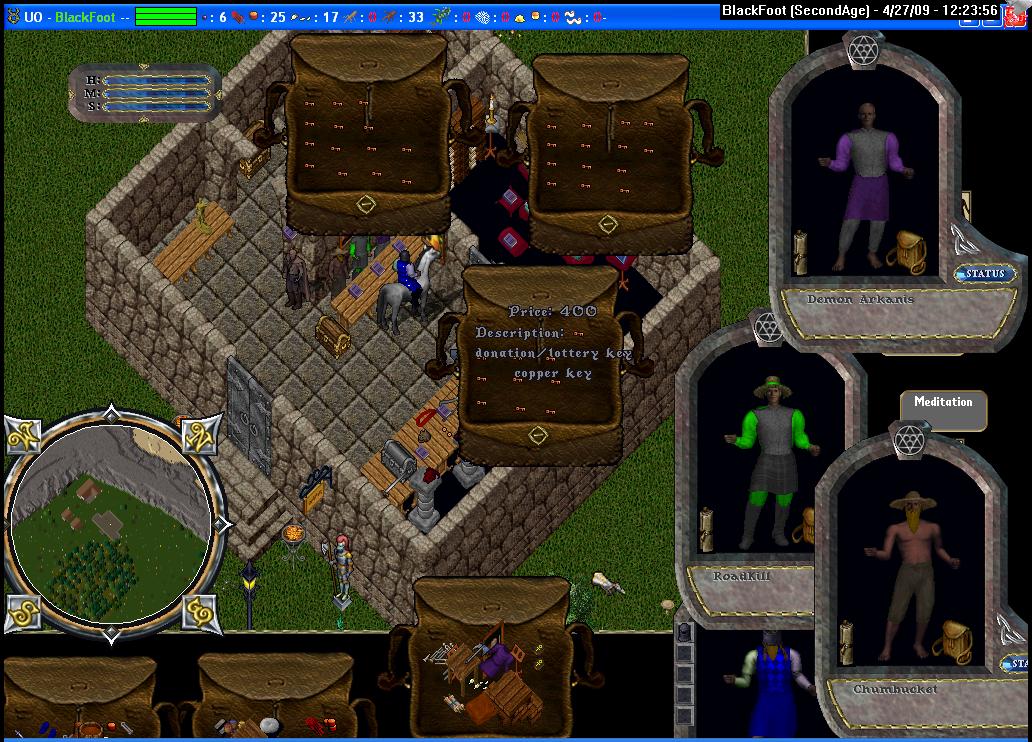Open the backpack on Chumbucket's paperdoll

(951, 641)
